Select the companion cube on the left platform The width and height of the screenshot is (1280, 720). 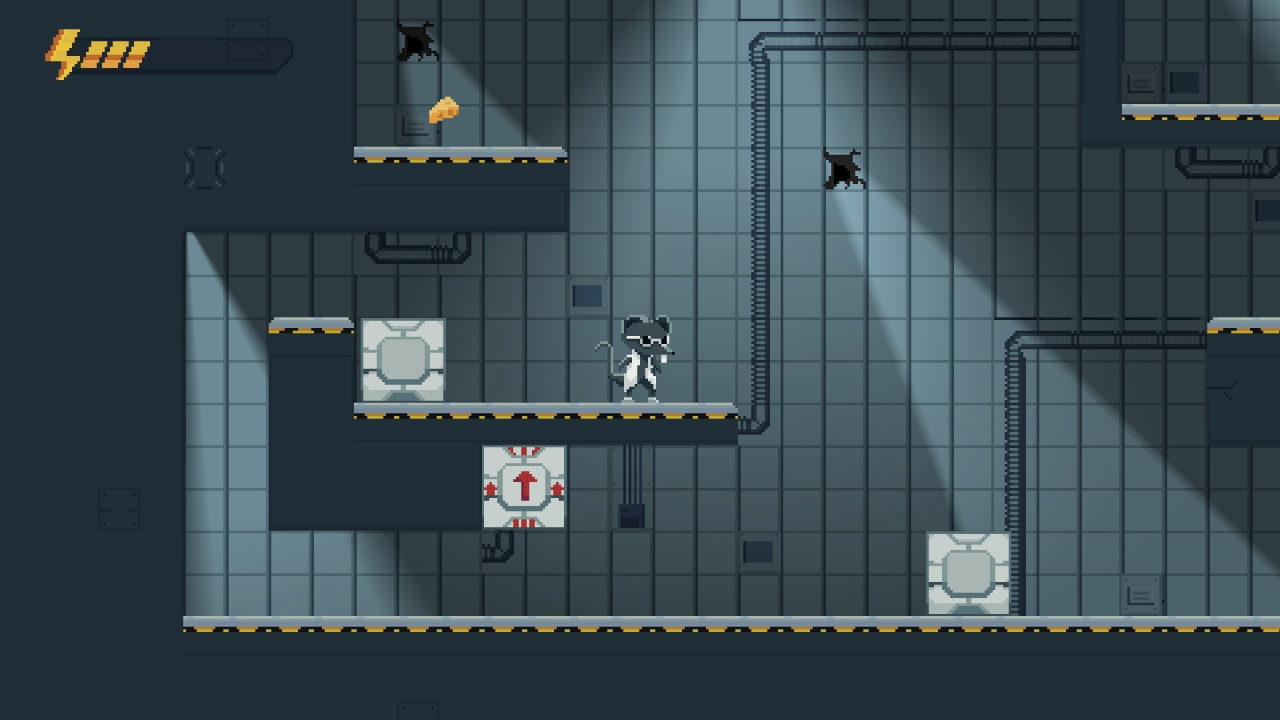[403, 362]
